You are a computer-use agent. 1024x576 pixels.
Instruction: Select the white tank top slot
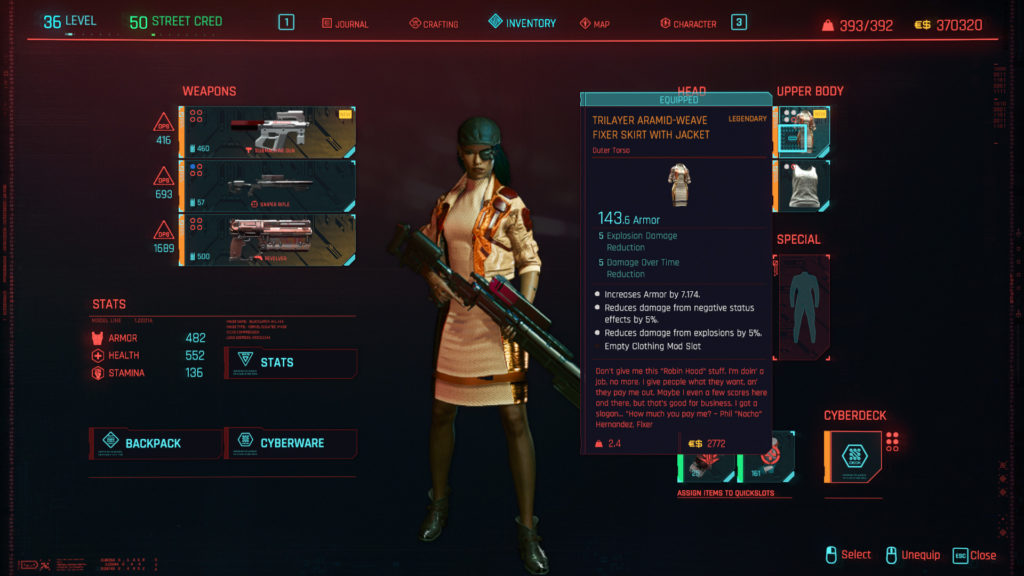tap(803, 186)
